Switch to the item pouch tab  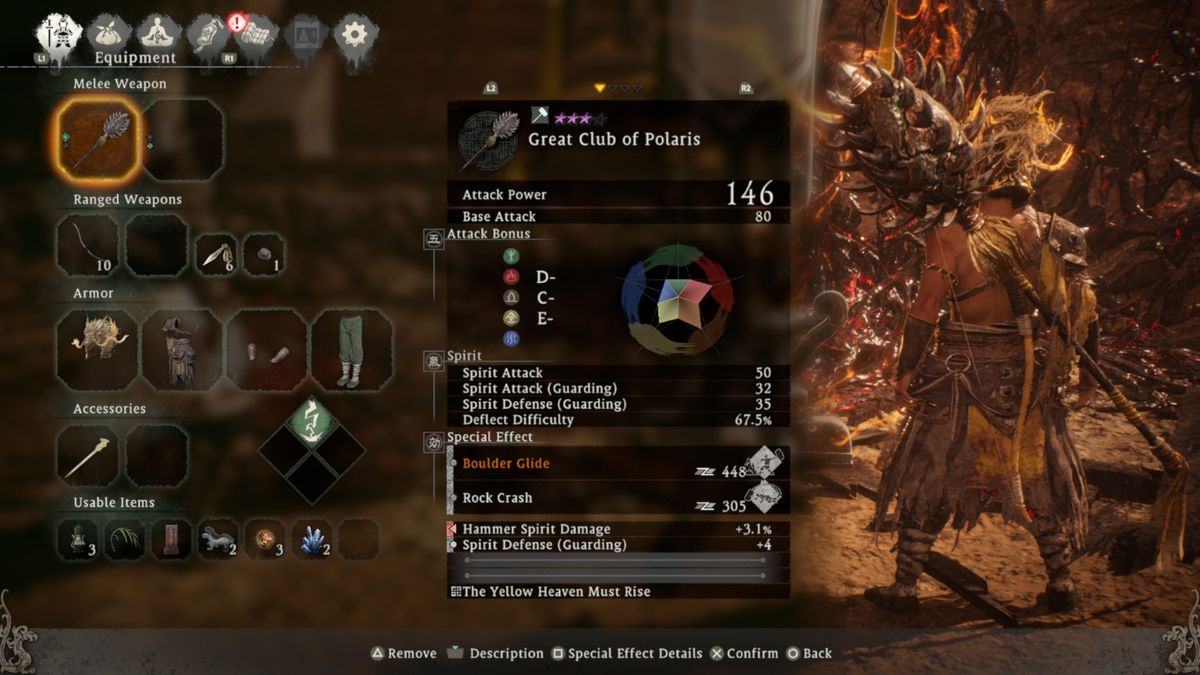tap(109, 34)
